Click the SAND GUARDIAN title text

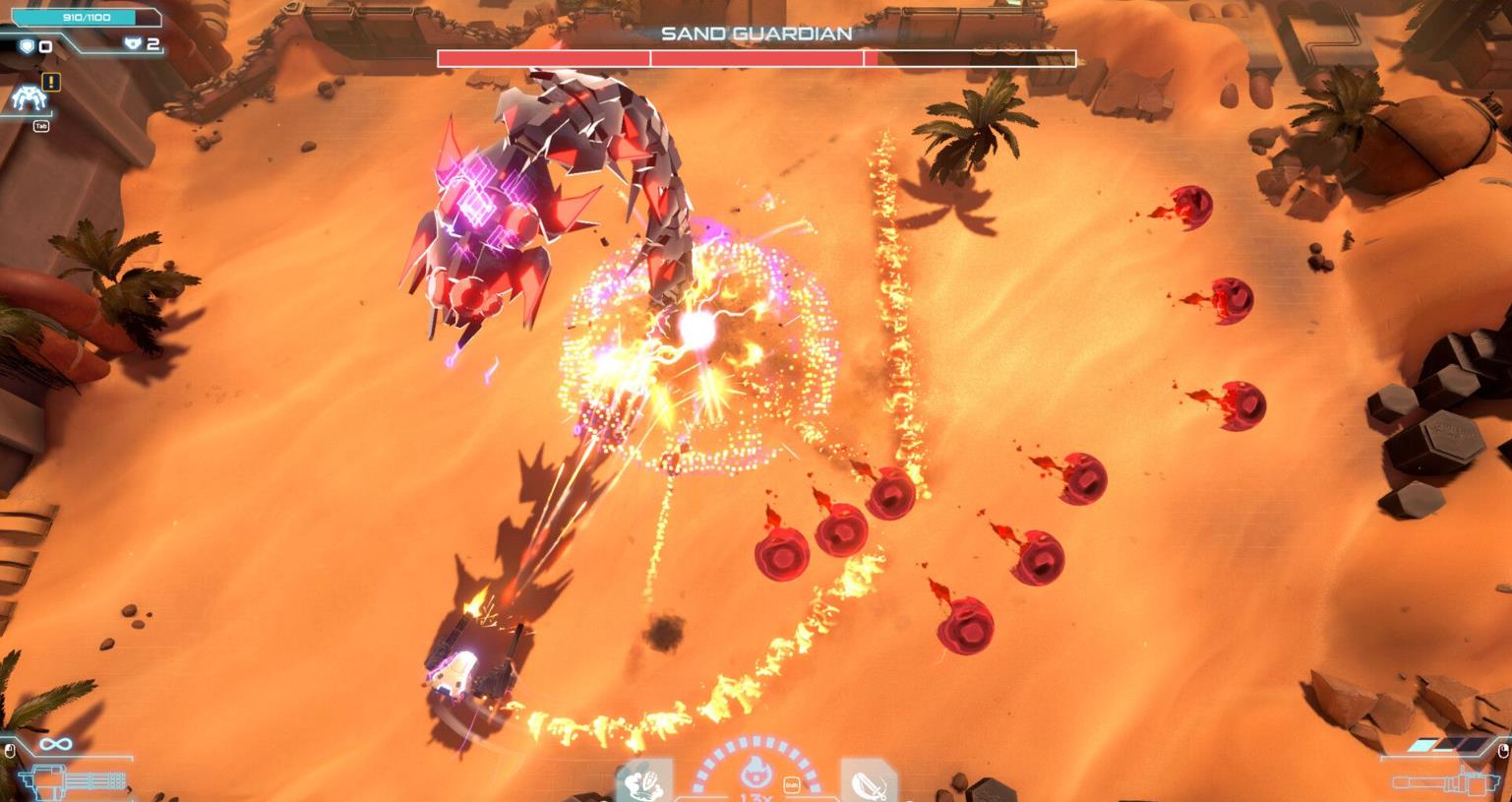[756, 33]
